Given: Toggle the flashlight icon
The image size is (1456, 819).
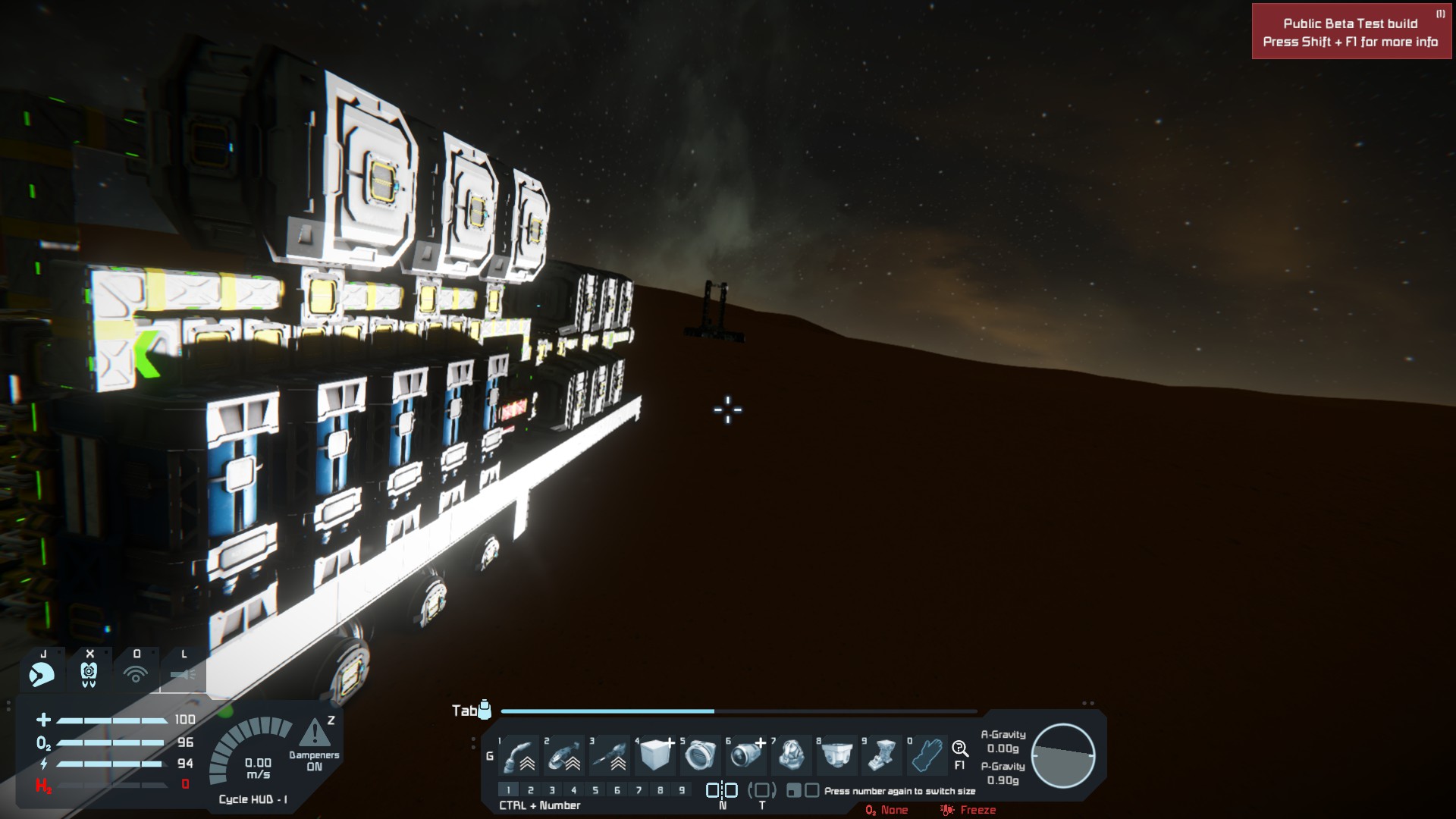Looking at the screenshot, I should click(183, 673).
